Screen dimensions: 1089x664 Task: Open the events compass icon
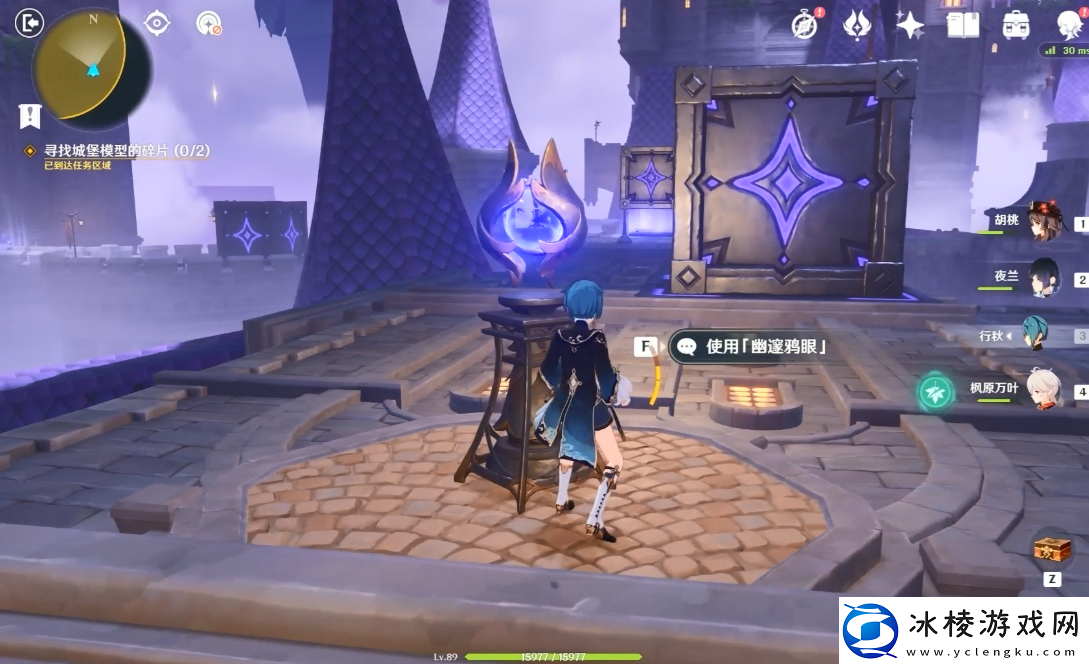805,25
